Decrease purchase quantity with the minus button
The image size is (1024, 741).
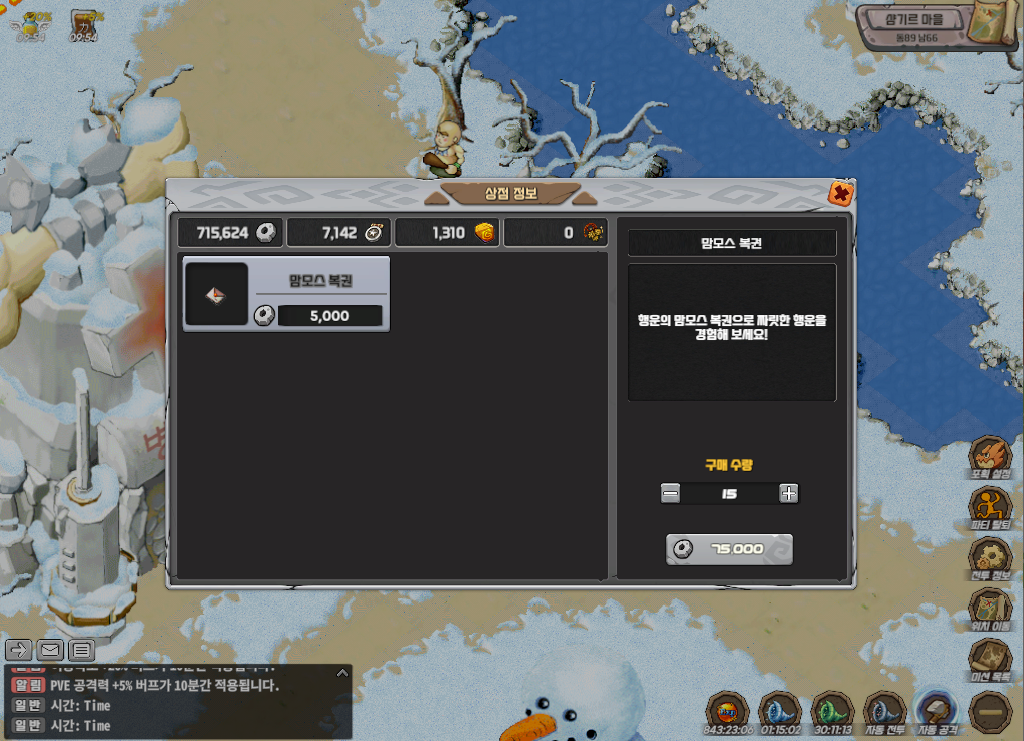point(671,493)
